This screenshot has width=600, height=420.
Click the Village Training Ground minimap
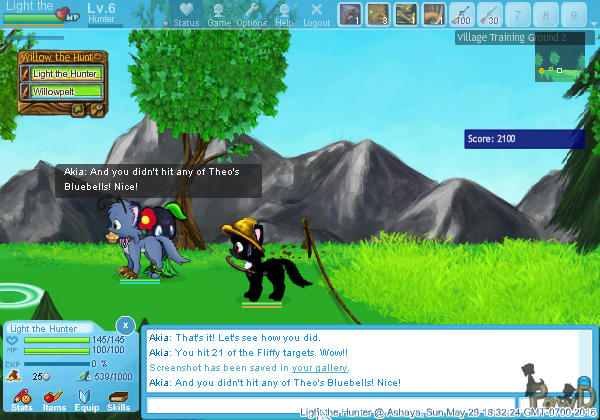558,69
